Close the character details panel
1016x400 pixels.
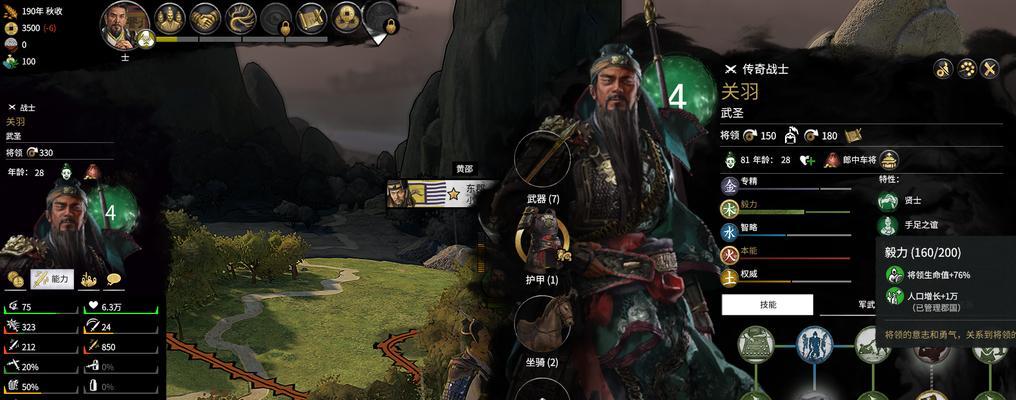point(990,68)
